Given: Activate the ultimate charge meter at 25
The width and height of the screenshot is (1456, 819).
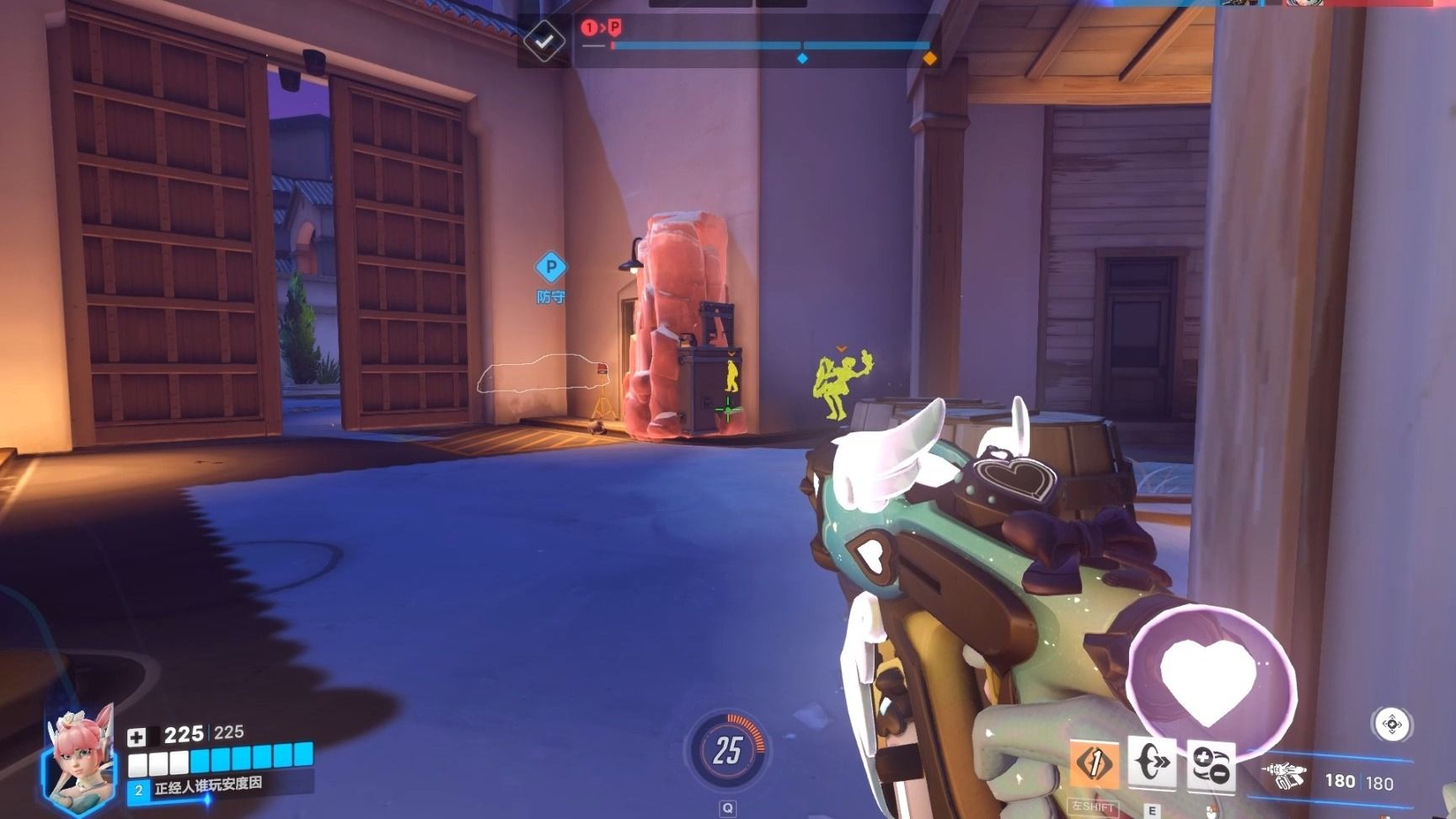Looking at the screenshot, I should [728, 749].
